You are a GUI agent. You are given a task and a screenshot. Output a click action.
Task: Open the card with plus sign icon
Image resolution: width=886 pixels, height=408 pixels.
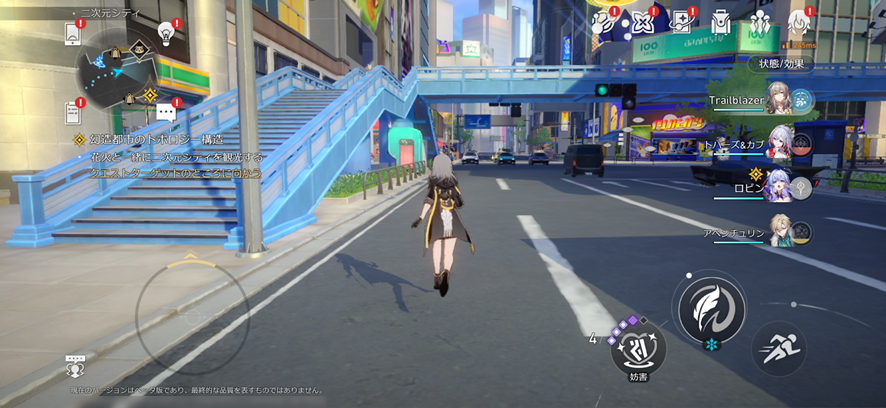pyautogui.click(x=682, y=21)
